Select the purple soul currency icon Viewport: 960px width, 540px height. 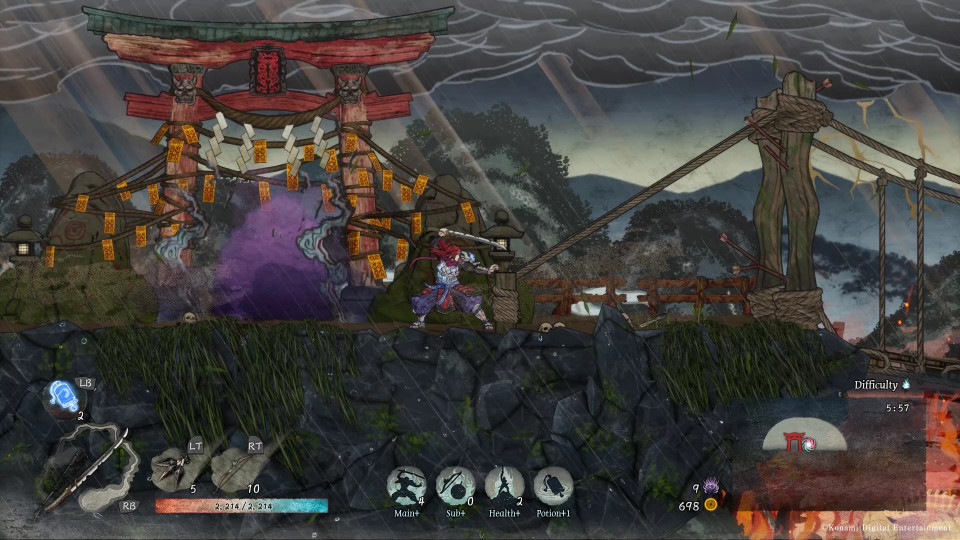(x=712, y=486)
